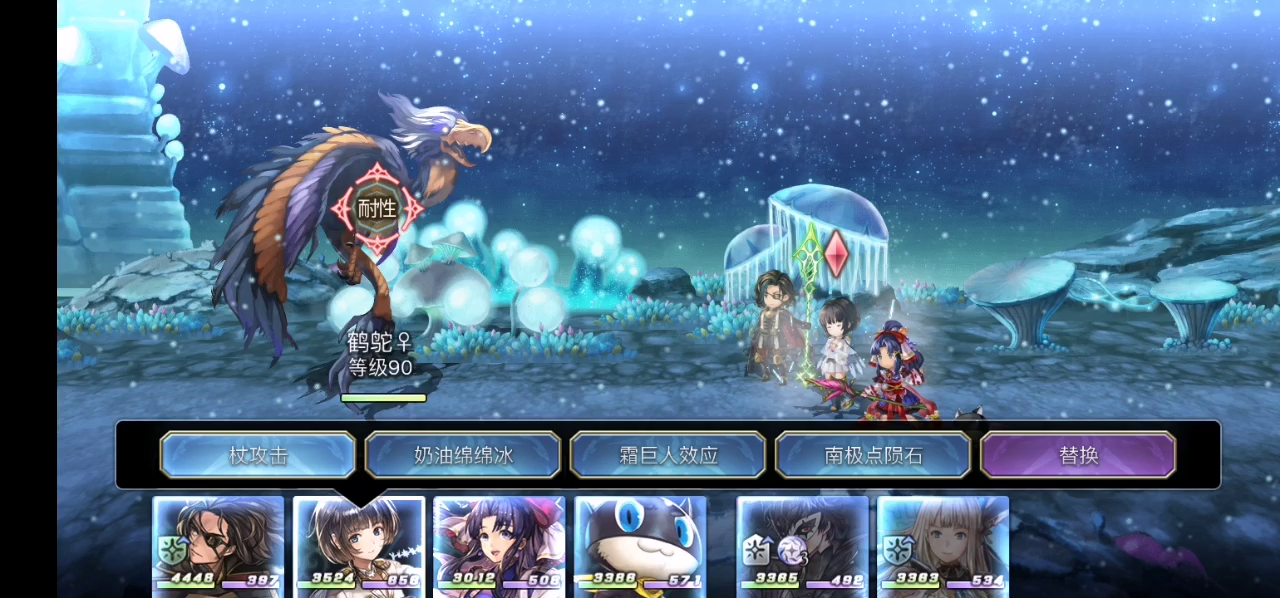The width and height of the screenshot is (1280, 598).
Task: Activate the 霜巨人效应 skill
Action: 668,455
